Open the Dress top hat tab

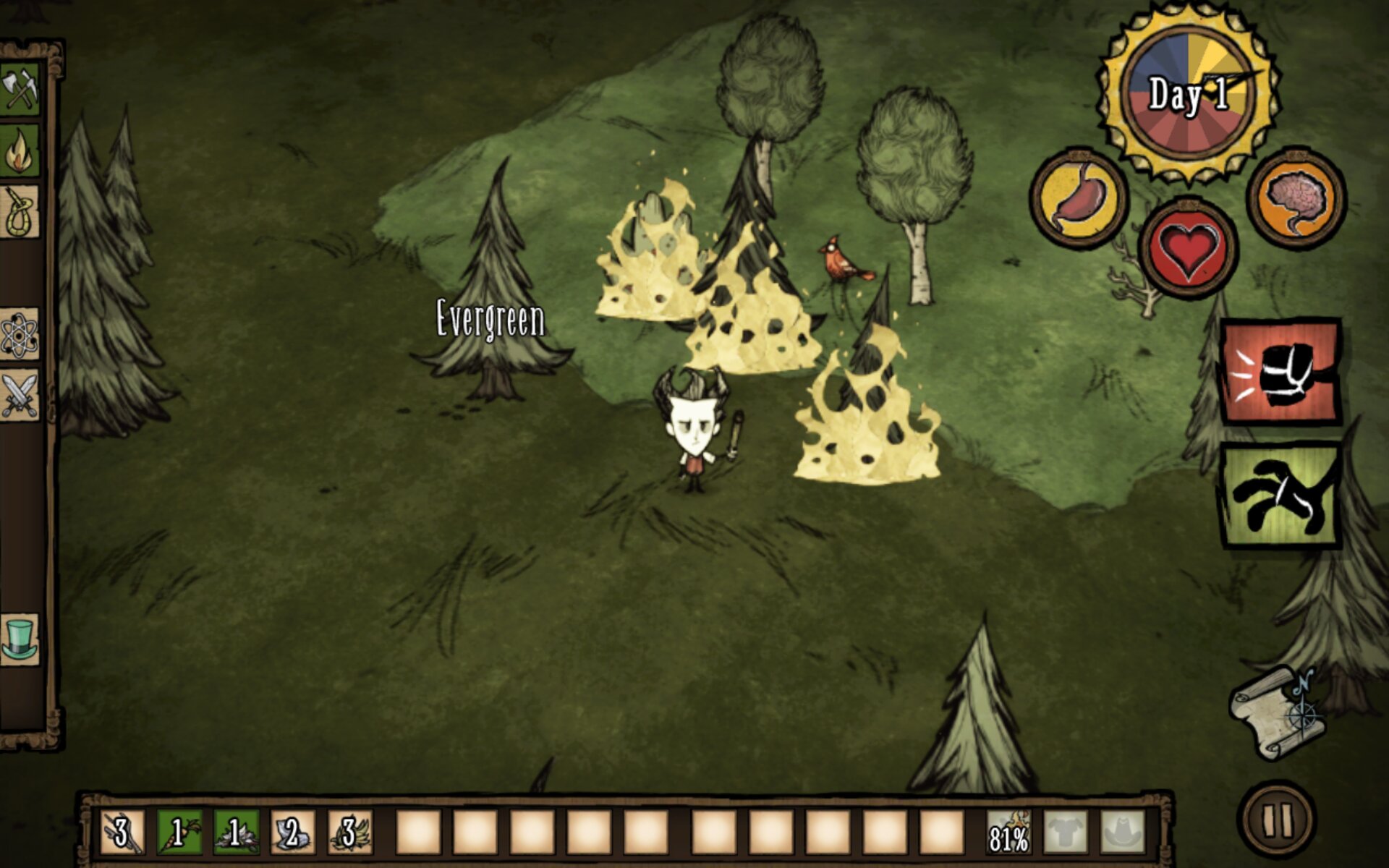(x=20, y=638)
